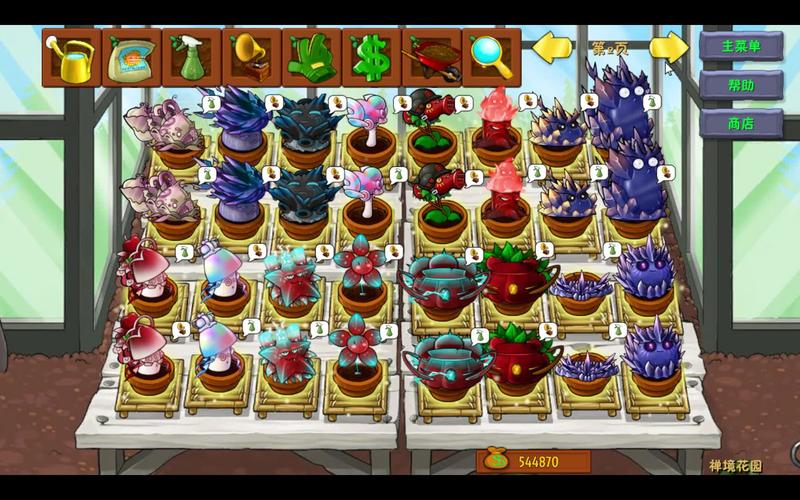Open the 主菜单 main menu

[x=741, y=47]
